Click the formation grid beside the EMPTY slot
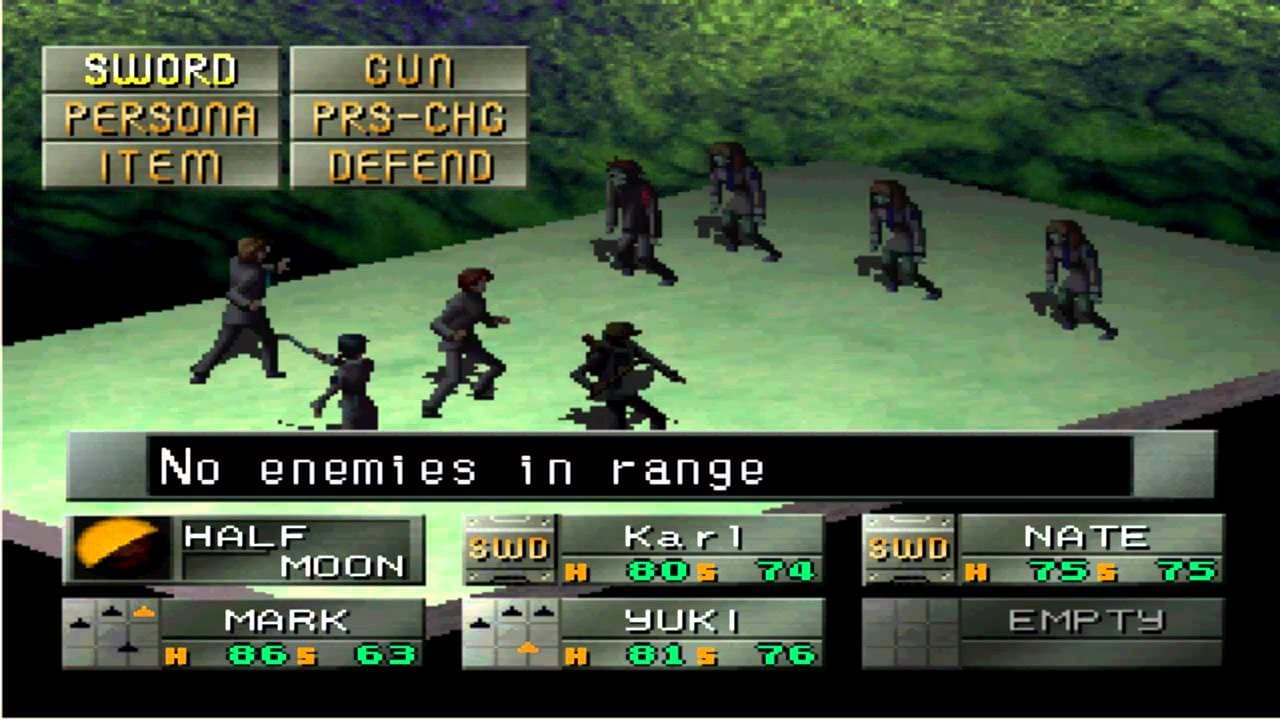The width and height of the screenshot is (1280, 720). [912, 630]
